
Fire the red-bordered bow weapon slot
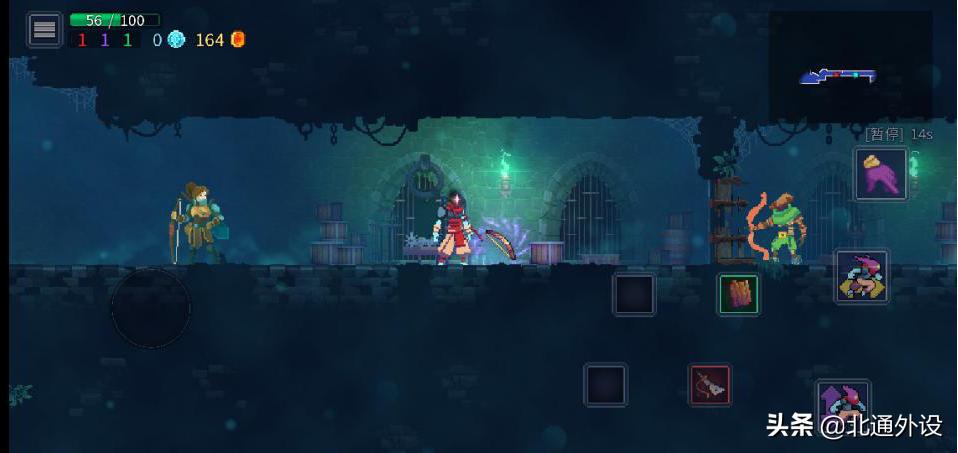709,385
